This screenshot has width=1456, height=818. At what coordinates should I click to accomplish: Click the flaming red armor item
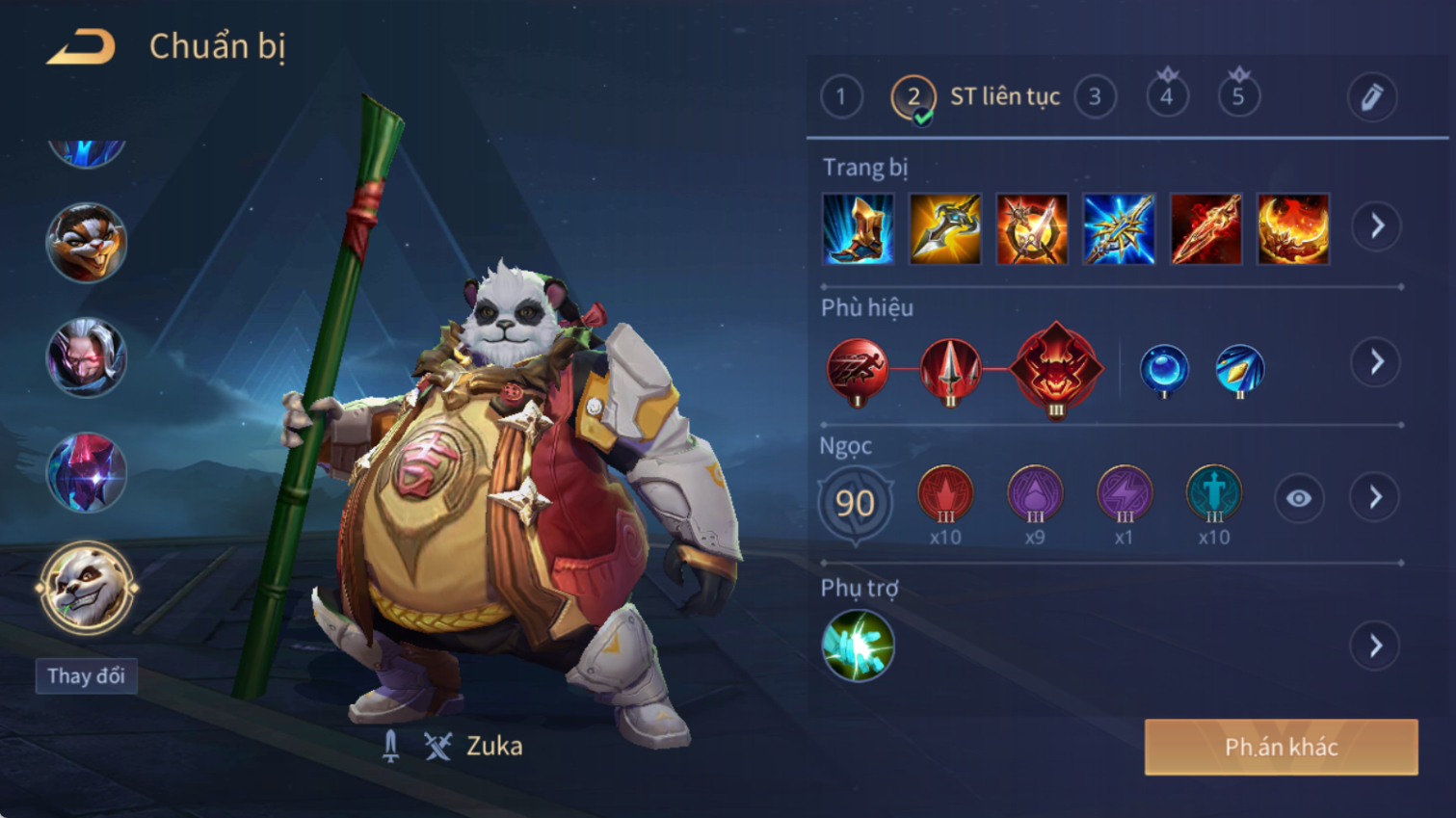coord(1293,229)
